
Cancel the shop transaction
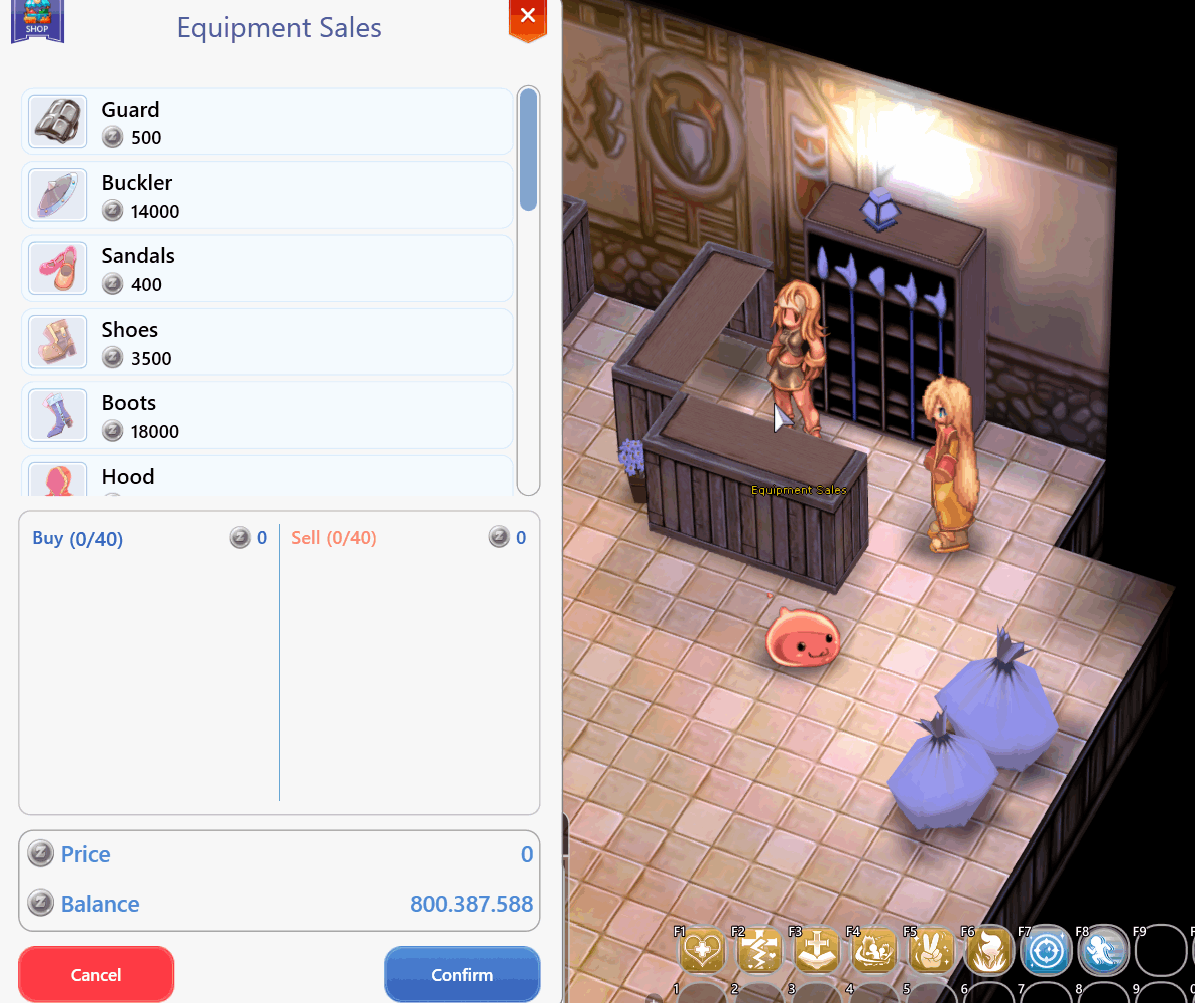(x=96, y=974)
